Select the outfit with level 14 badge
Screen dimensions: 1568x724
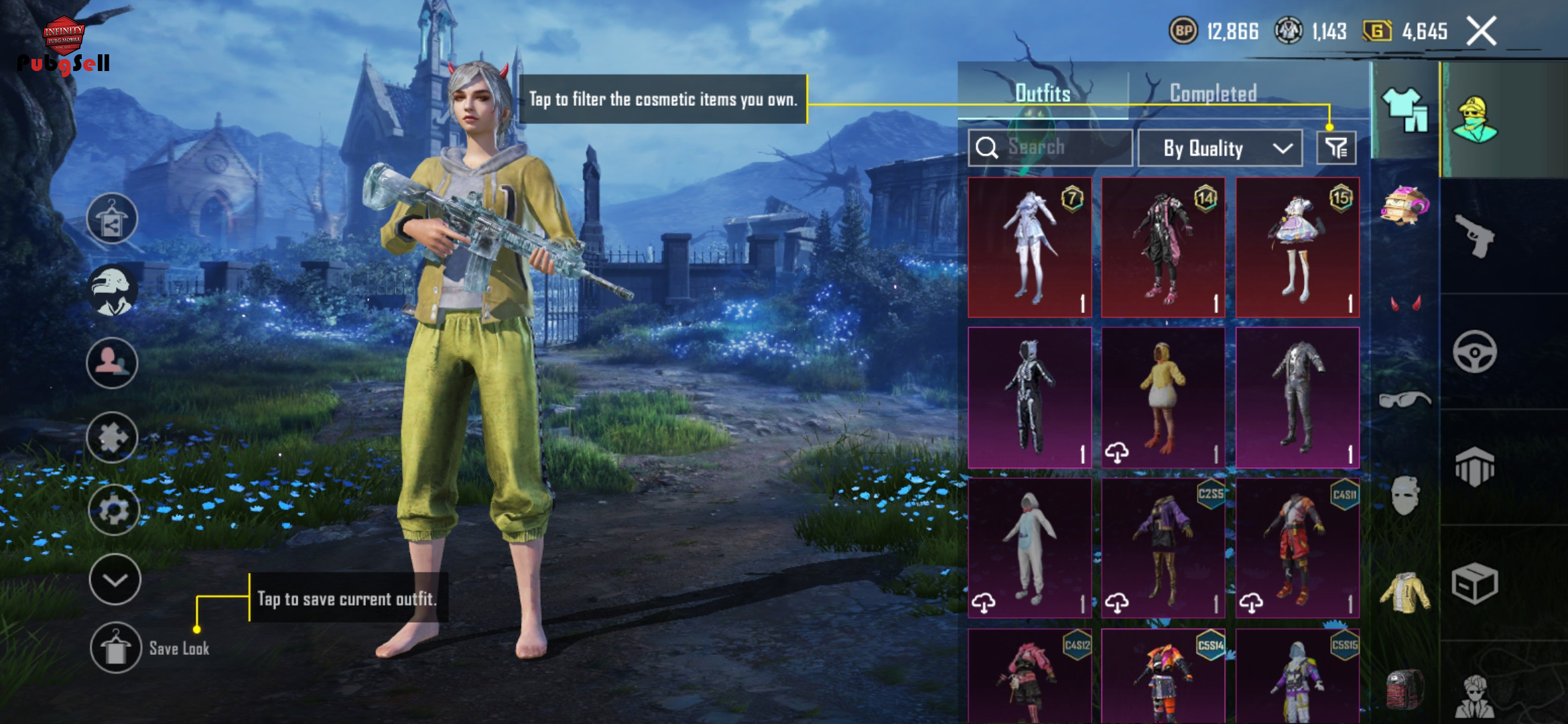coord(1163,247)
